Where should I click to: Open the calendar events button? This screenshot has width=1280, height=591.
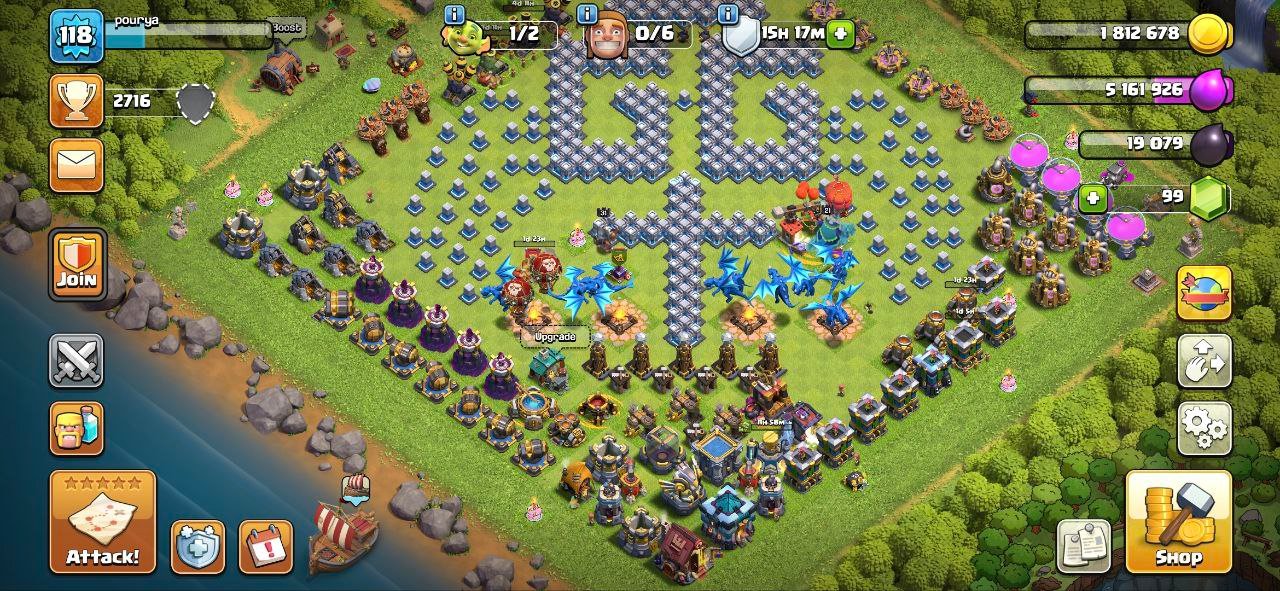(266, 547)
